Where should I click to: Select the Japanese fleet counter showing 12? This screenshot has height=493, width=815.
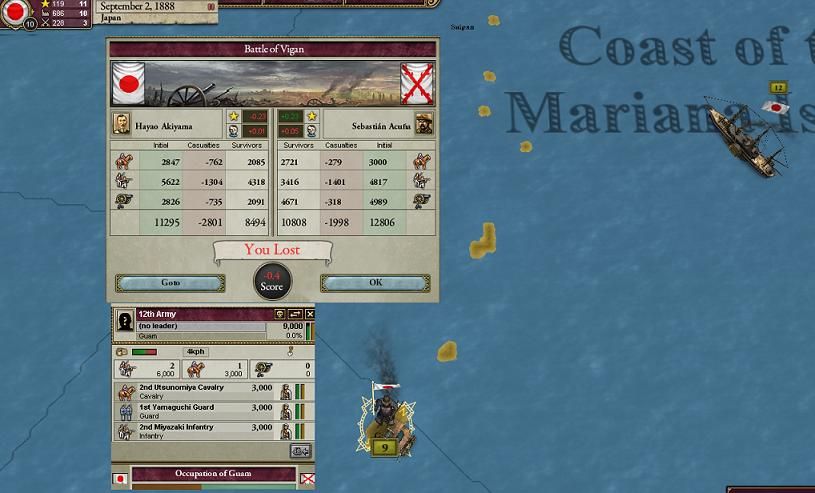(x=778, y=88)
